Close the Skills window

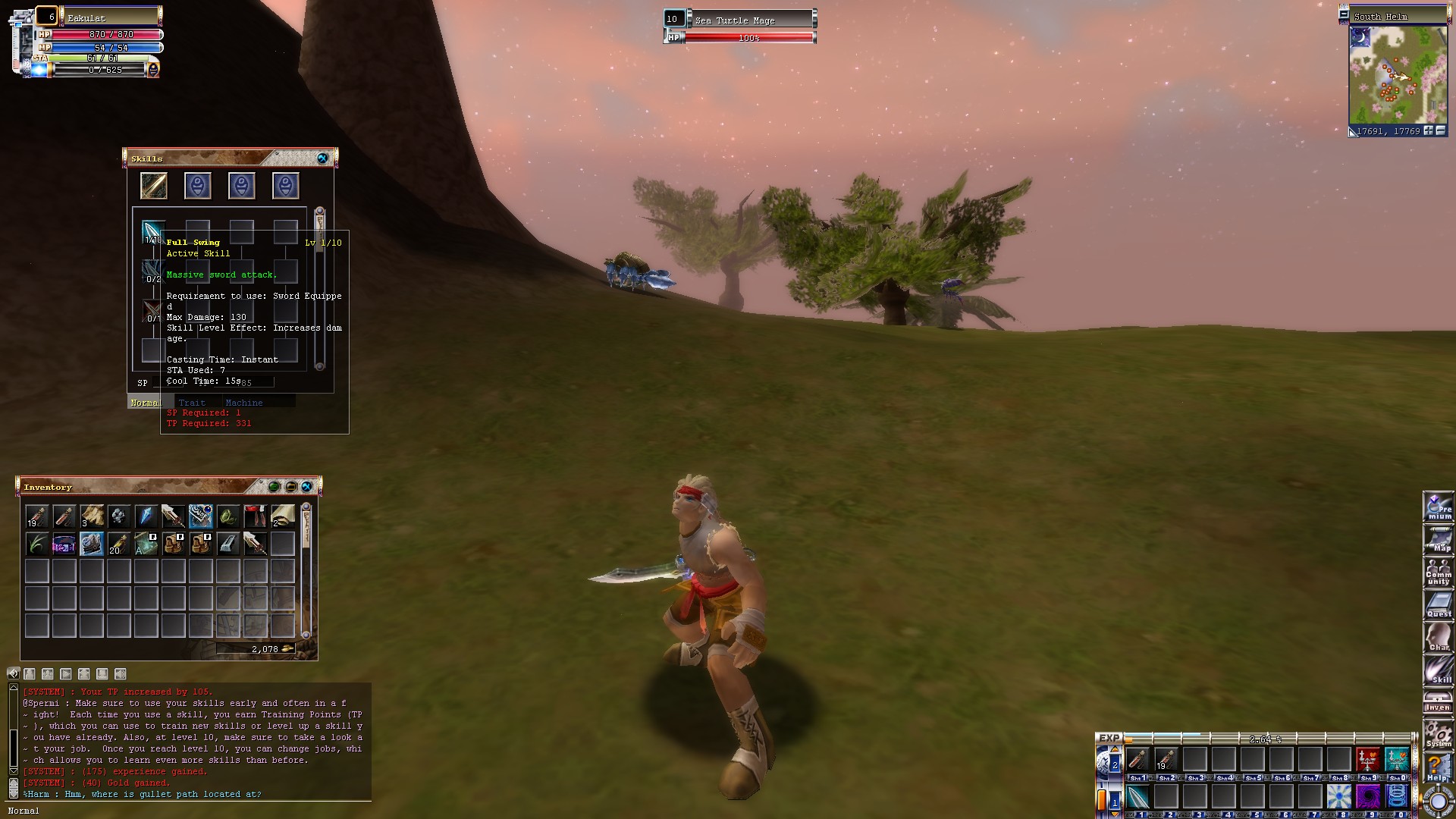[x=322, y=158]
